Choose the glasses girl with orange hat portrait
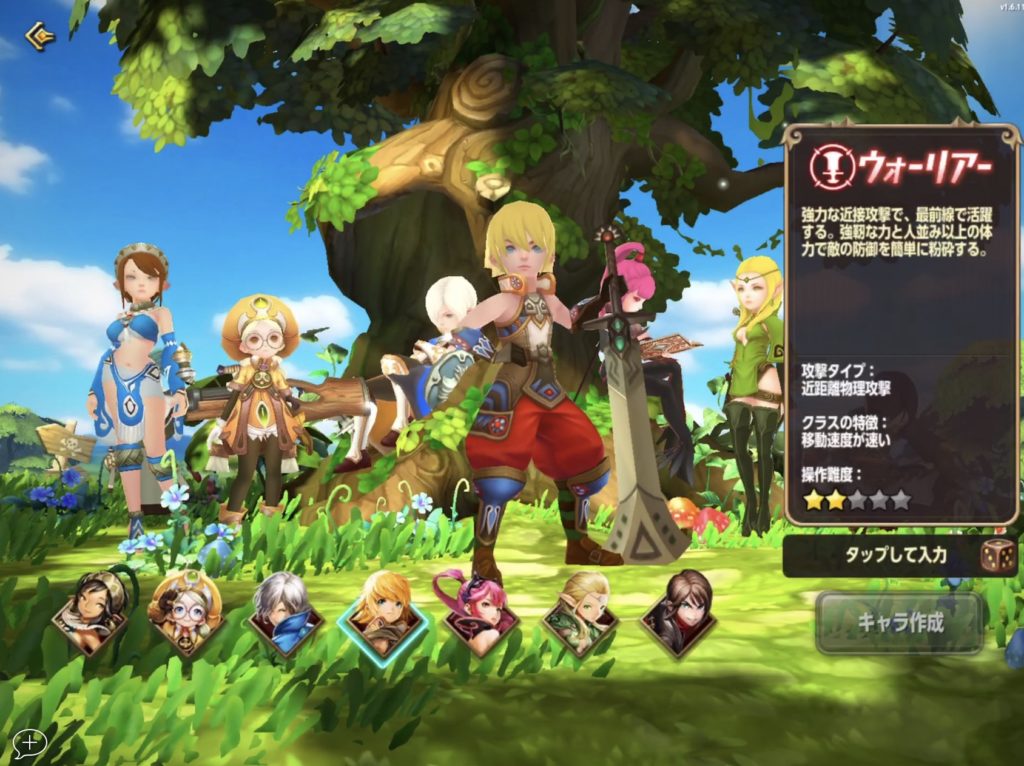1024x766 pixels. 186,612
